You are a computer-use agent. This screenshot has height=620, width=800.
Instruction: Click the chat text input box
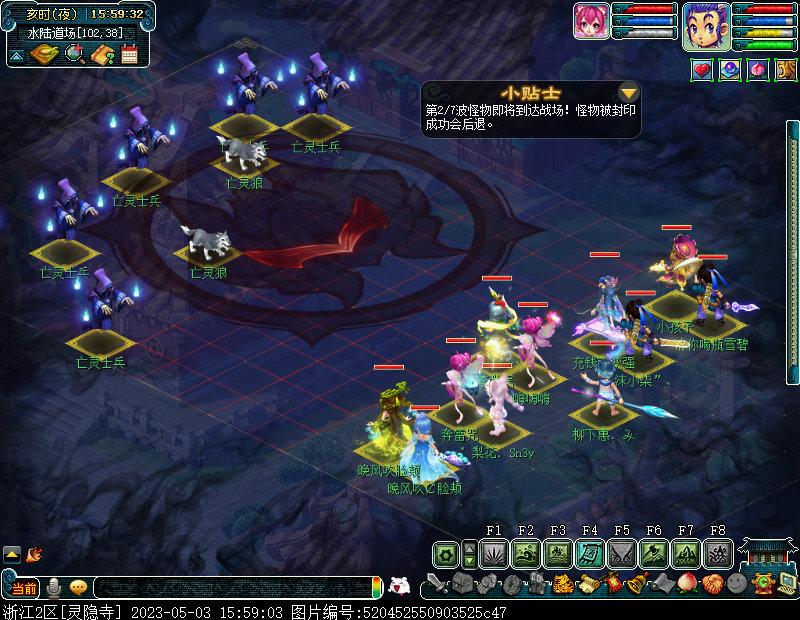(230, 587)
